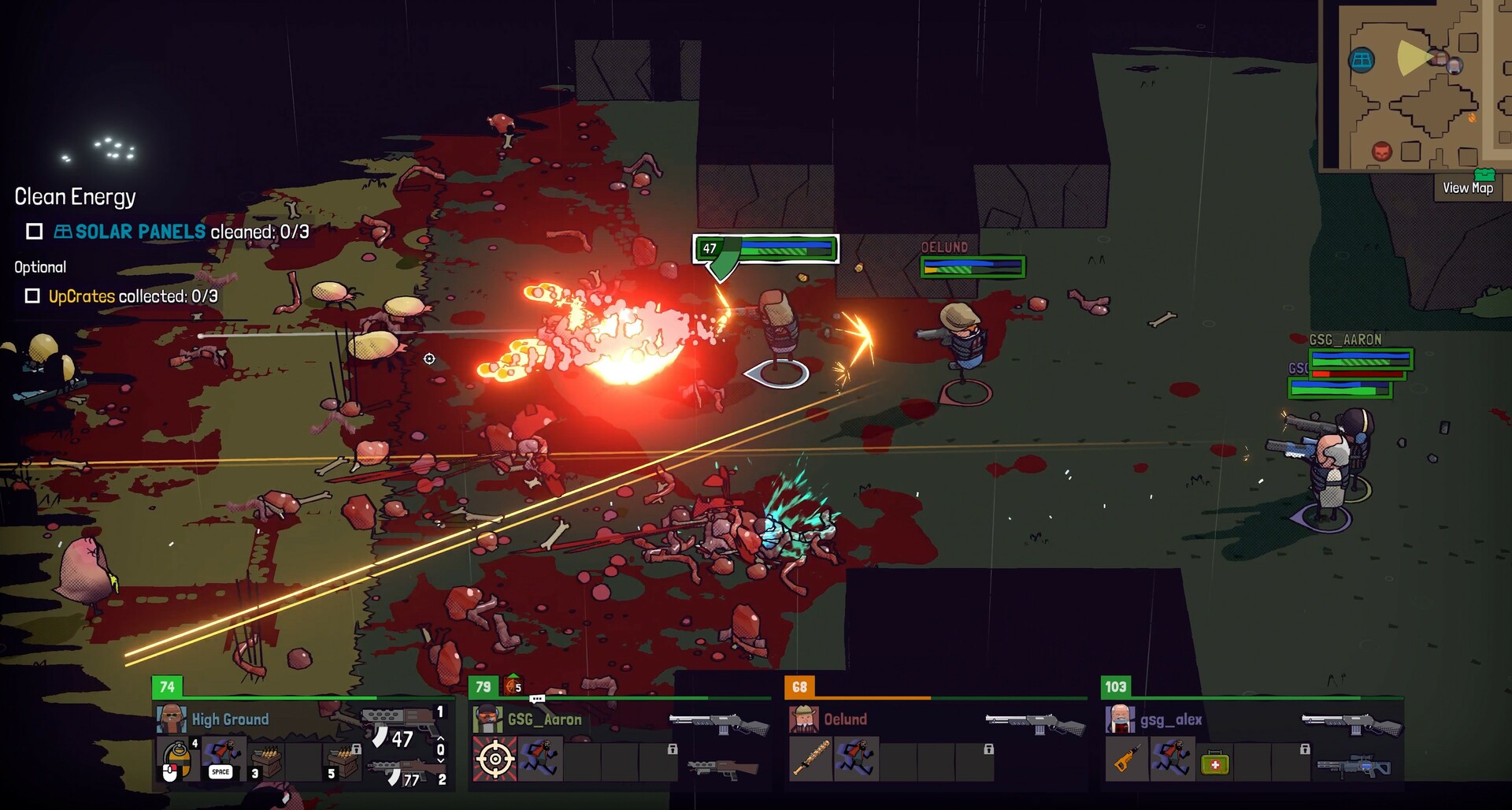Activate High Ground's sprint dash ability
The image size is (1512, 810).
tap(223, 760)
